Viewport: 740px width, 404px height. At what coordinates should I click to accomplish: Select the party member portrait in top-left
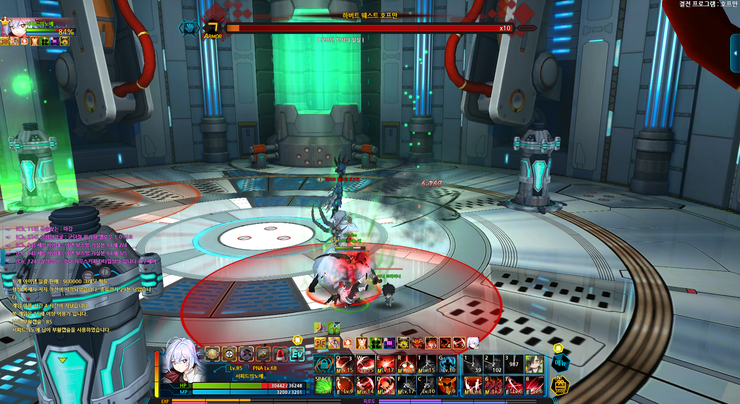18,29
